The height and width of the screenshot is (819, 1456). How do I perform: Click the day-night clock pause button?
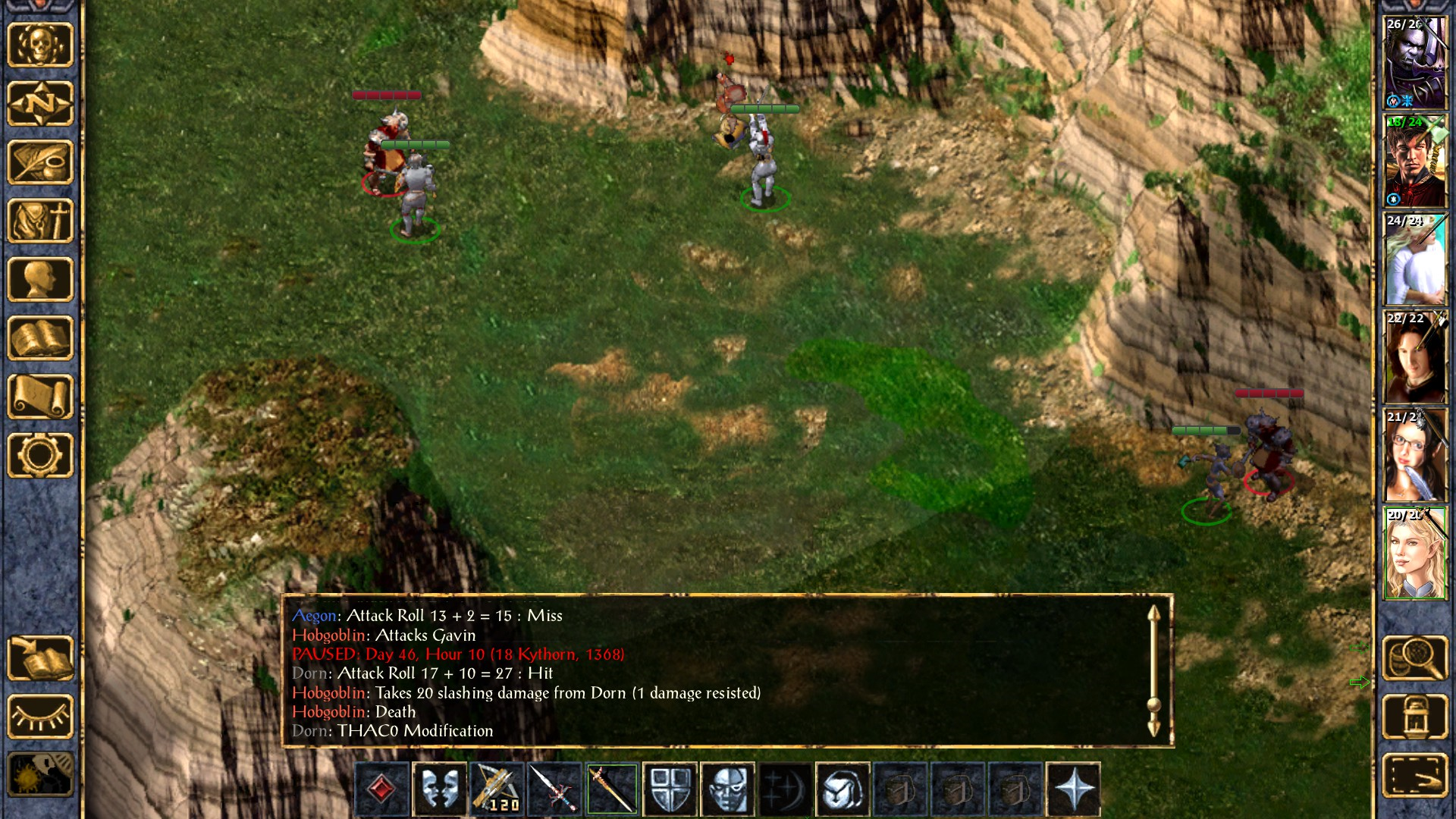(x=40, y=773)
